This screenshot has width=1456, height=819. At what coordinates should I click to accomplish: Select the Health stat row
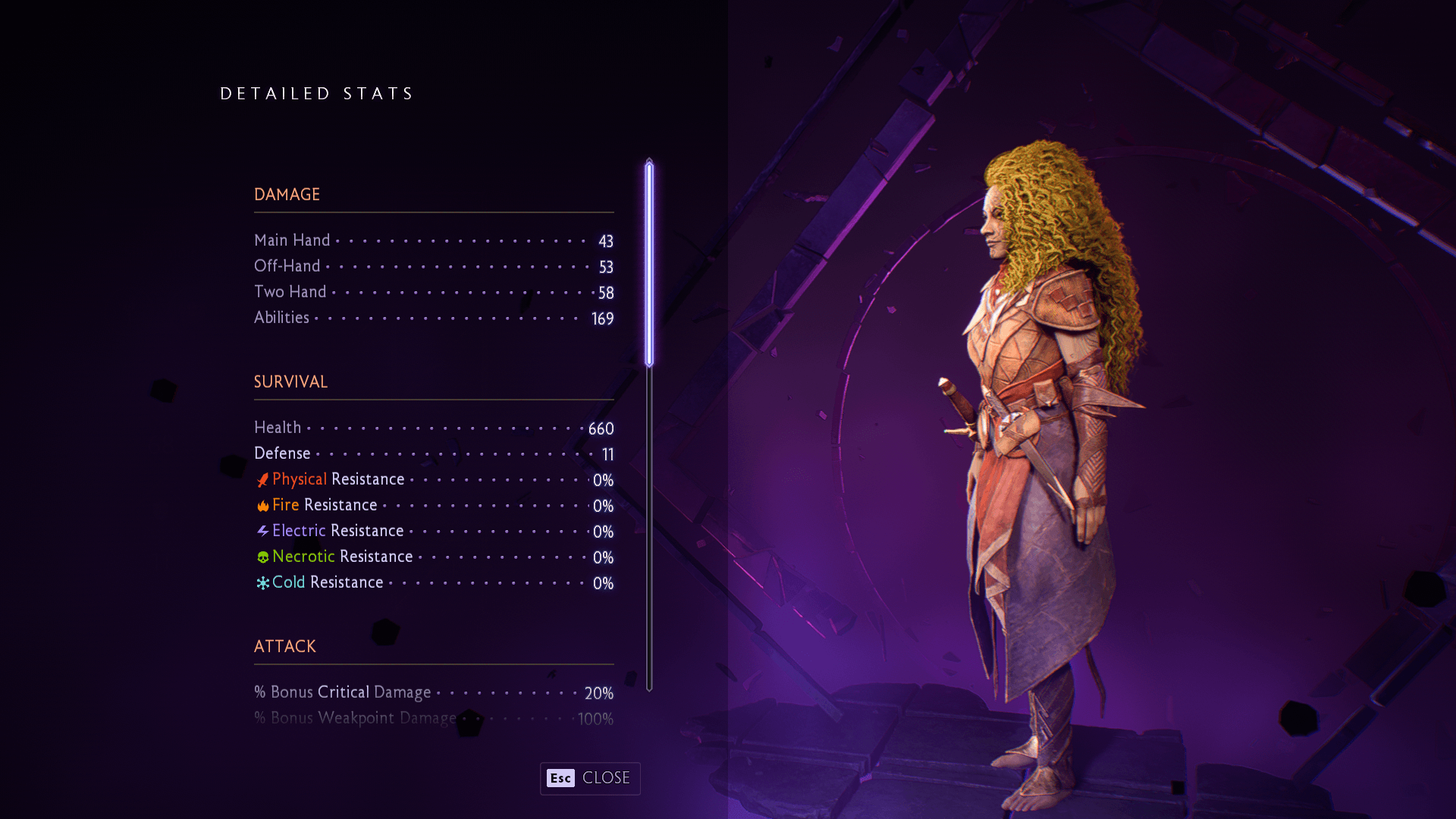pyautogui.click(x=433, y=428)
